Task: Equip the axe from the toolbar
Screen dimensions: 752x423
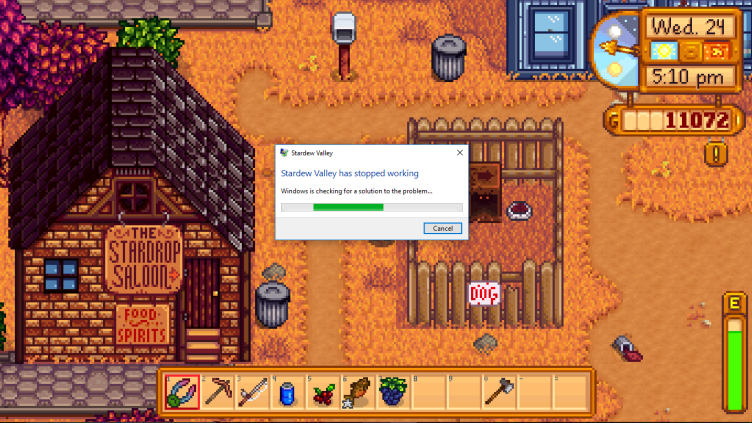Action: coord(498,391)
